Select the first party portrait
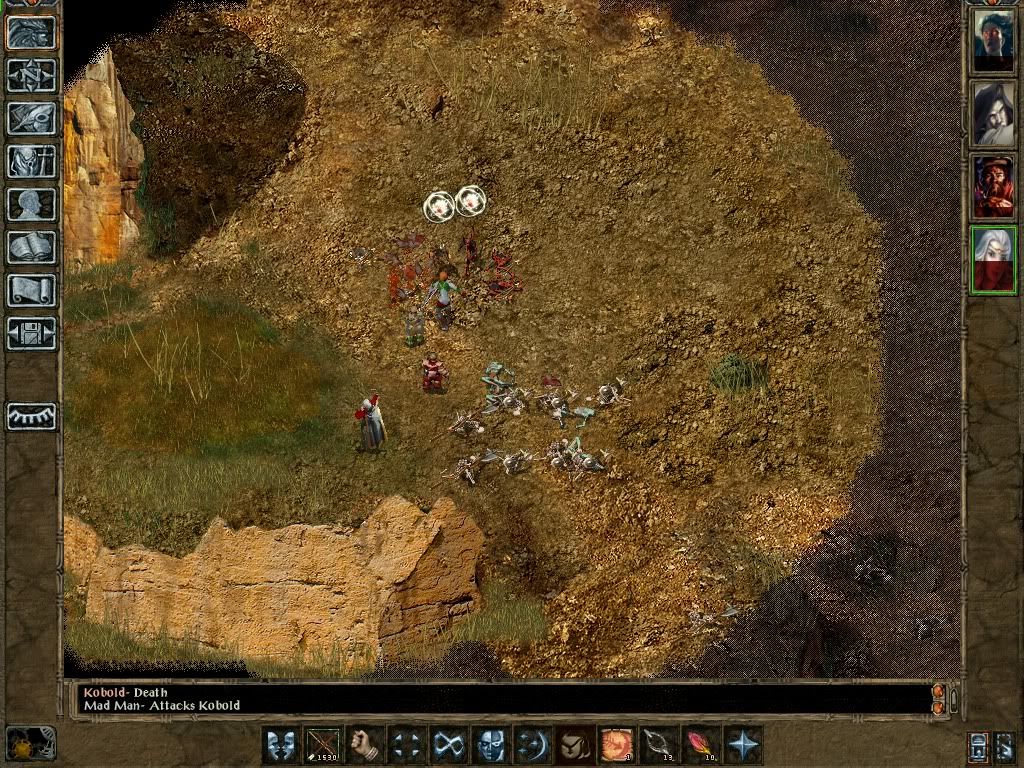 993,41
